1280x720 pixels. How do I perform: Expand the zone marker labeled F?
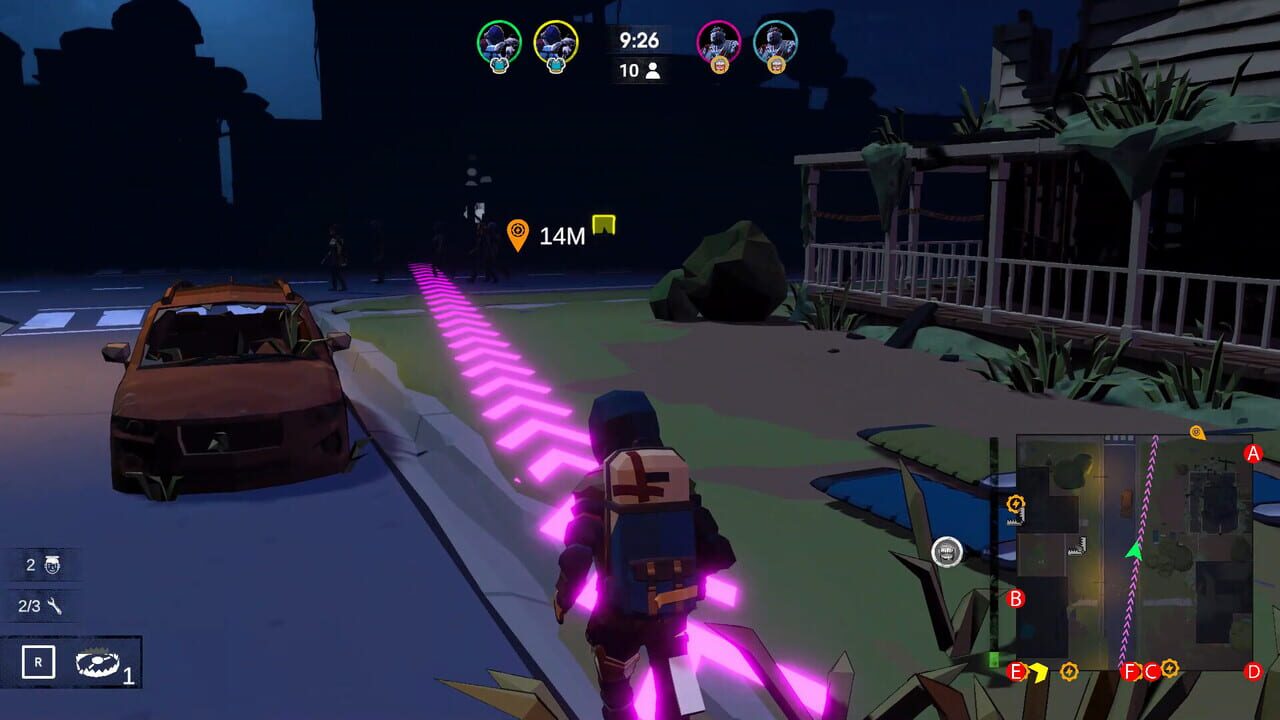click(1129, 671)
